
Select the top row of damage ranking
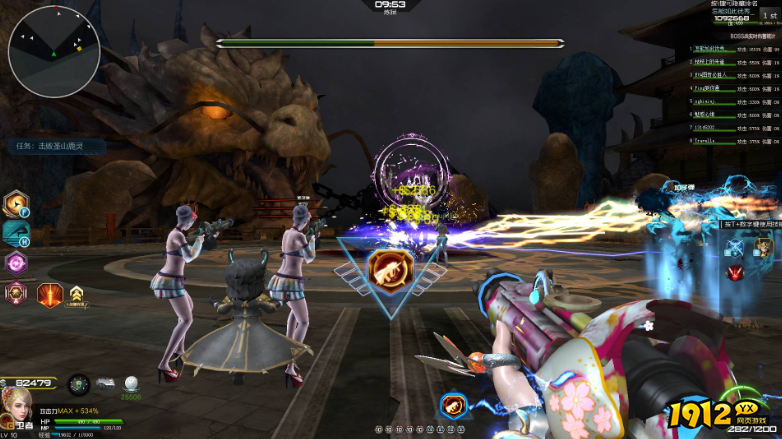(735, 48)
